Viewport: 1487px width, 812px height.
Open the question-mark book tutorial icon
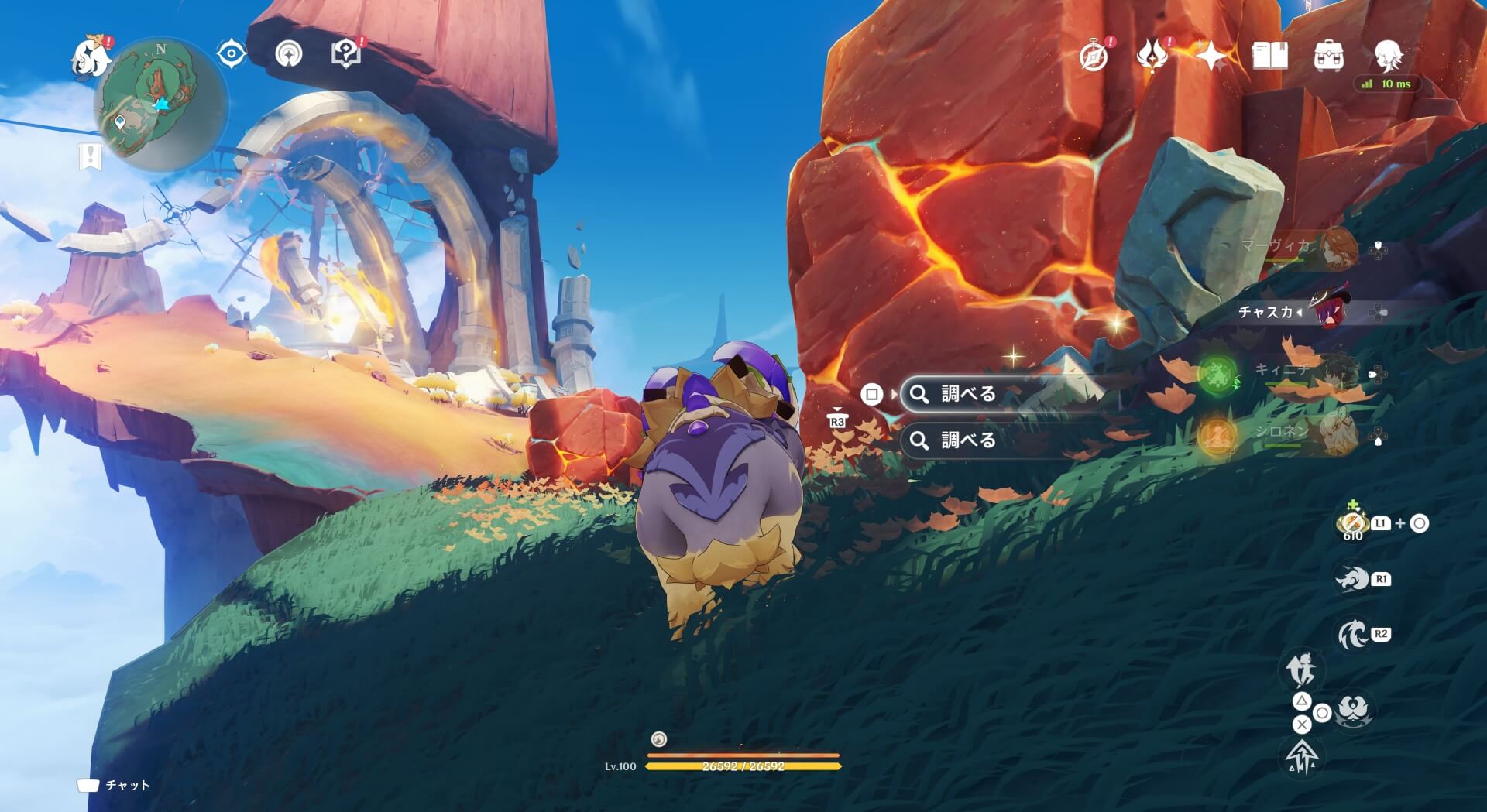(x=345, y=54)
